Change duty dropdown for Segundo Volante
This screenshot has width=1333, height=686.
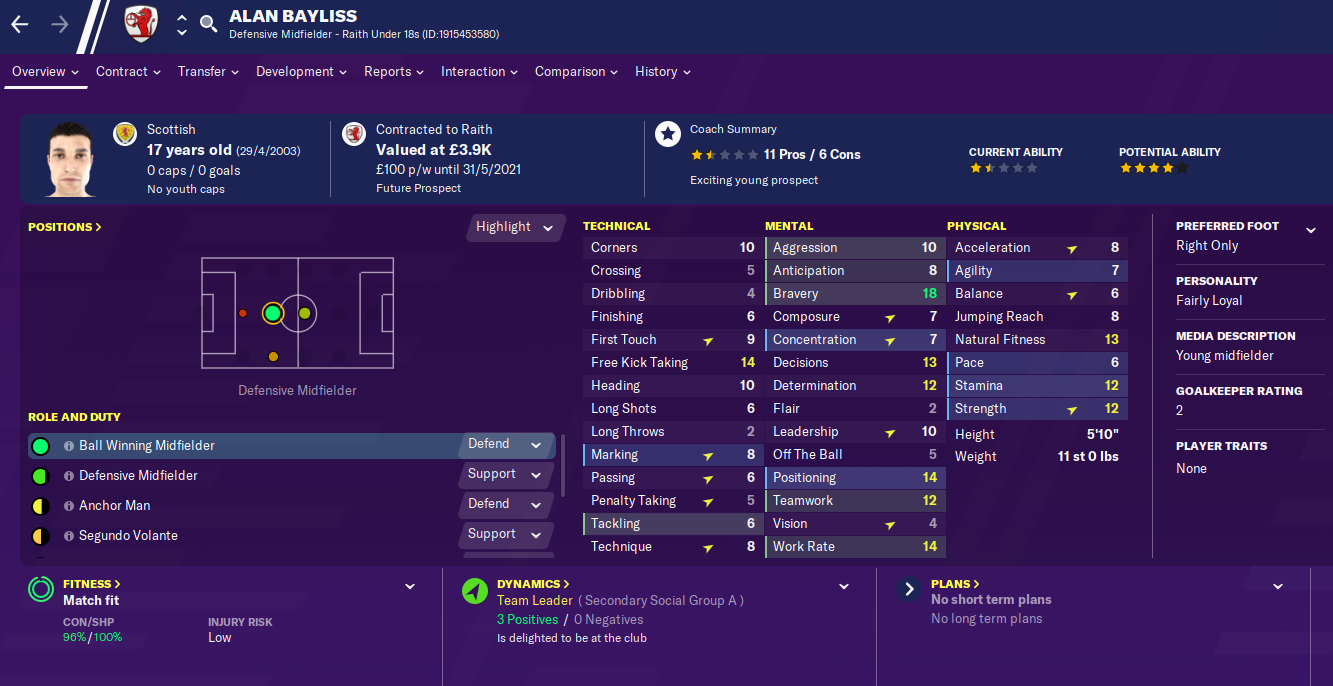pyautogui.click(x=506, y=534)
